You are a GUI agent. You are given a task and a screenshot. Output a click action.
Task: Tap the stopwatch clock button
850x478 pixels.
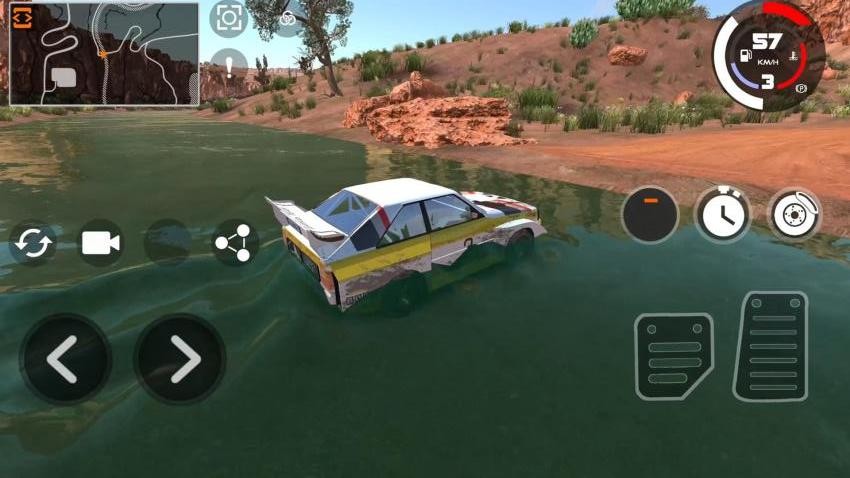click(722, 214)
